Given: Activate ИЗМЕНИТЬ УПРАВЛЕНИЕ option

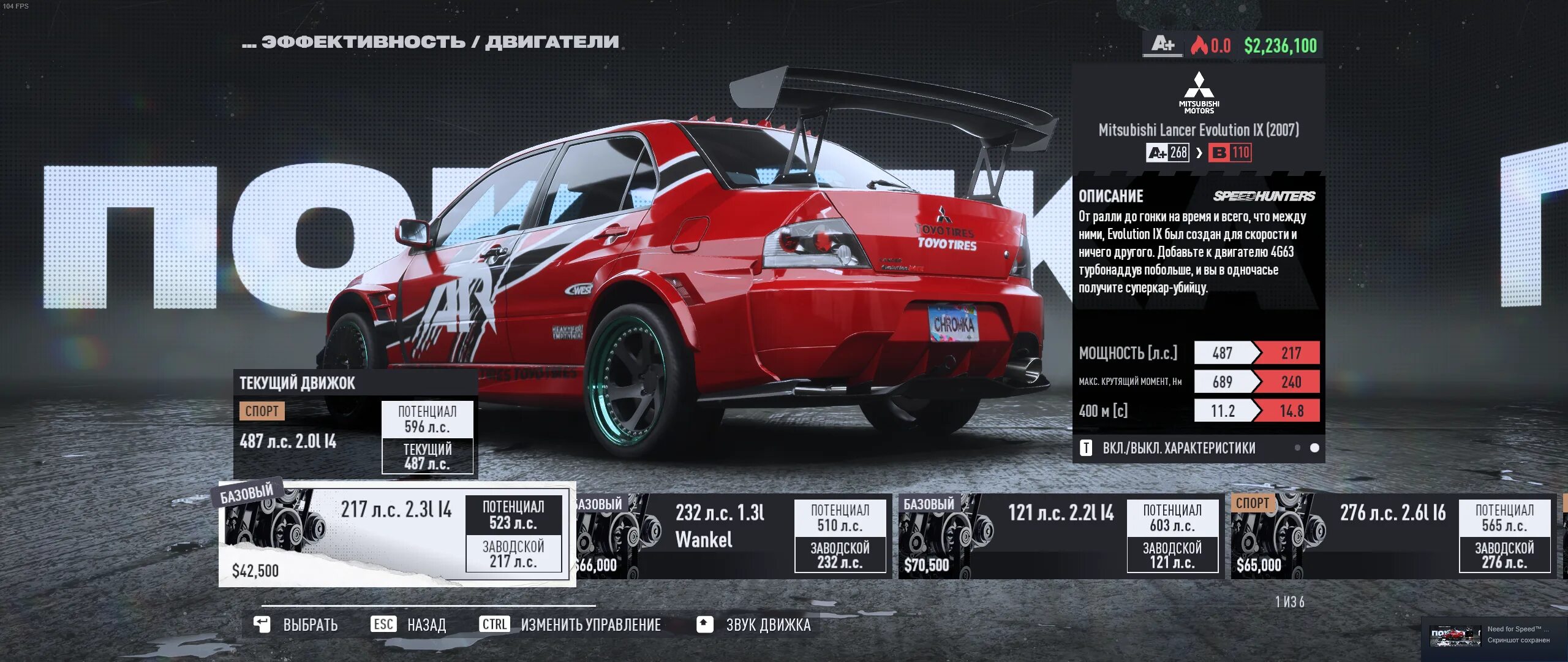Looking at the screenshot, I should pyautogui.click(x=571, y=625).
